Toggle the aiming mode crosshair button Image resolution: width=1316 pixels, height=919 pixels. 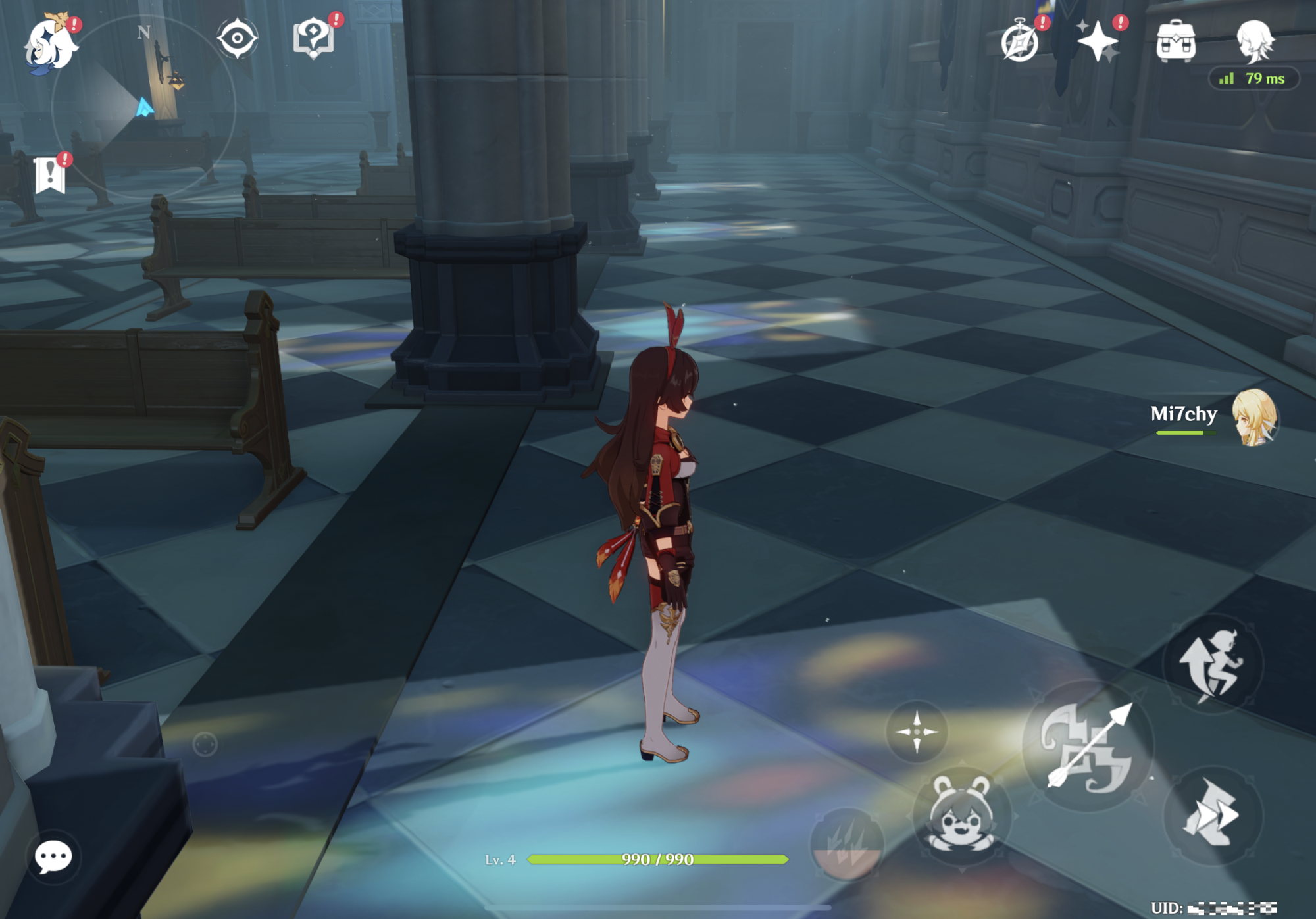[917, 732]
